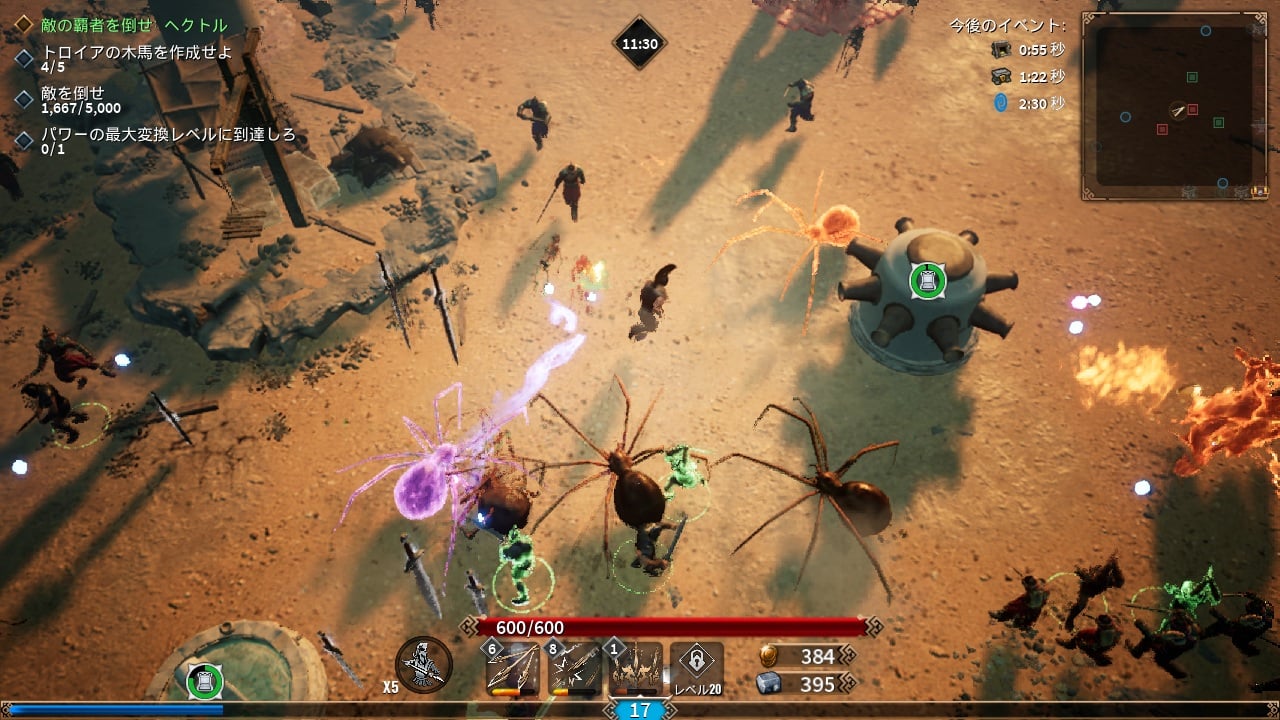Select the トロイアの木馬 objective entry
This screenshot has height=720, width=1280.
pyautogui.click(x=136, y=54)
